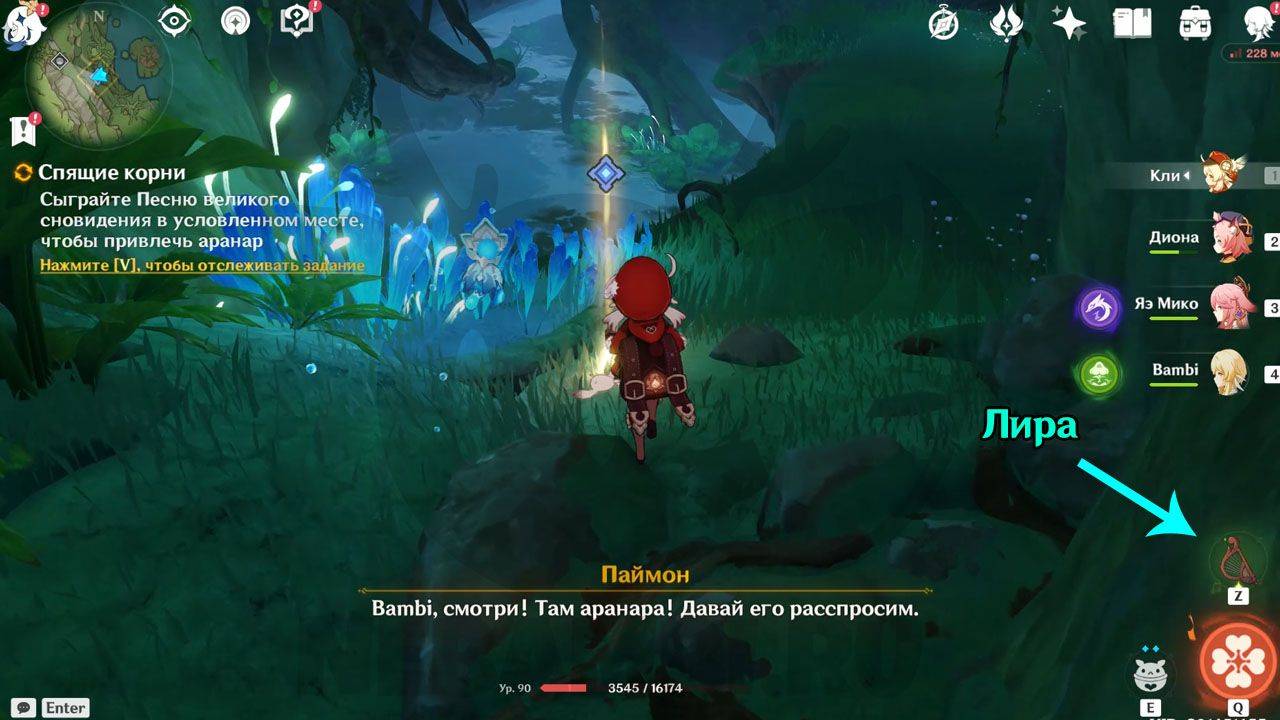Open the Wish star icon
1280x720 pixels.
click(x=1069, y=23)
